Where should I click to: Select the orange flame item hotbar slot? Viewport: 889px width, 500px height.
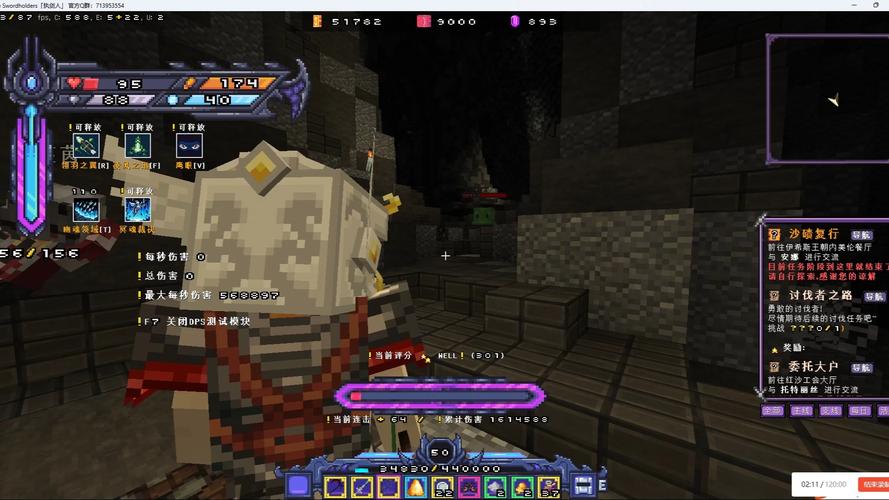(415, 487)
